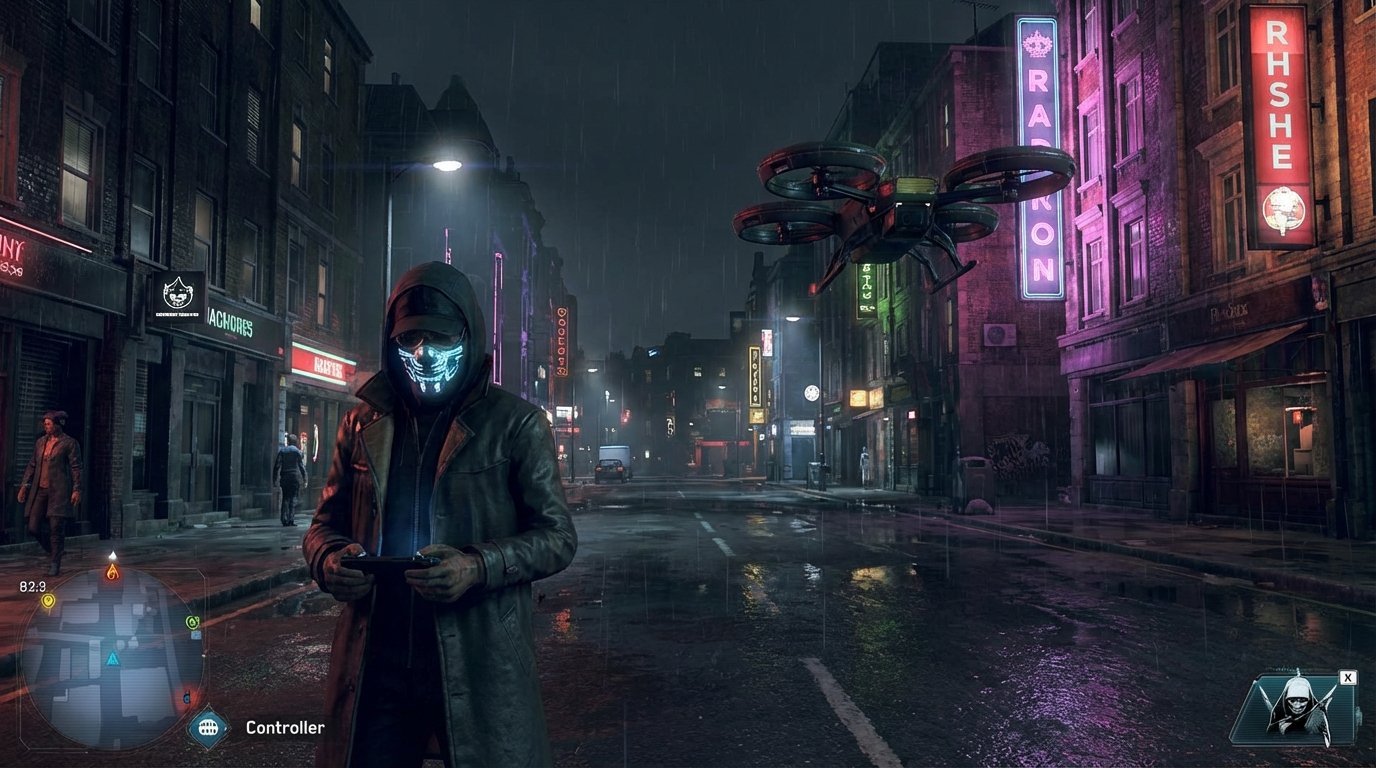Image resolution: width=1376 pixels, height=768 pixels.
Task: Click the blue triangle marker on minimap
Action: pos(111,657)
